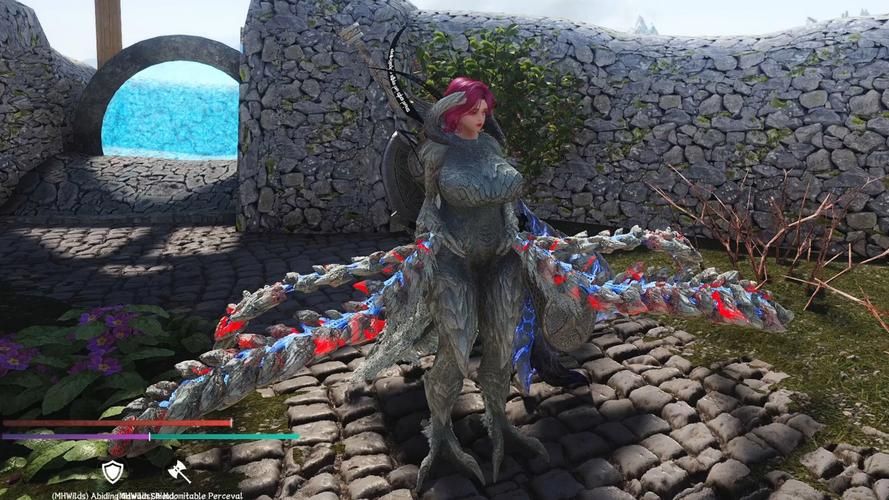Viewport: 889px width, 500px height.
Task: Select the equipped shield icon
Action: coord(113,471)
